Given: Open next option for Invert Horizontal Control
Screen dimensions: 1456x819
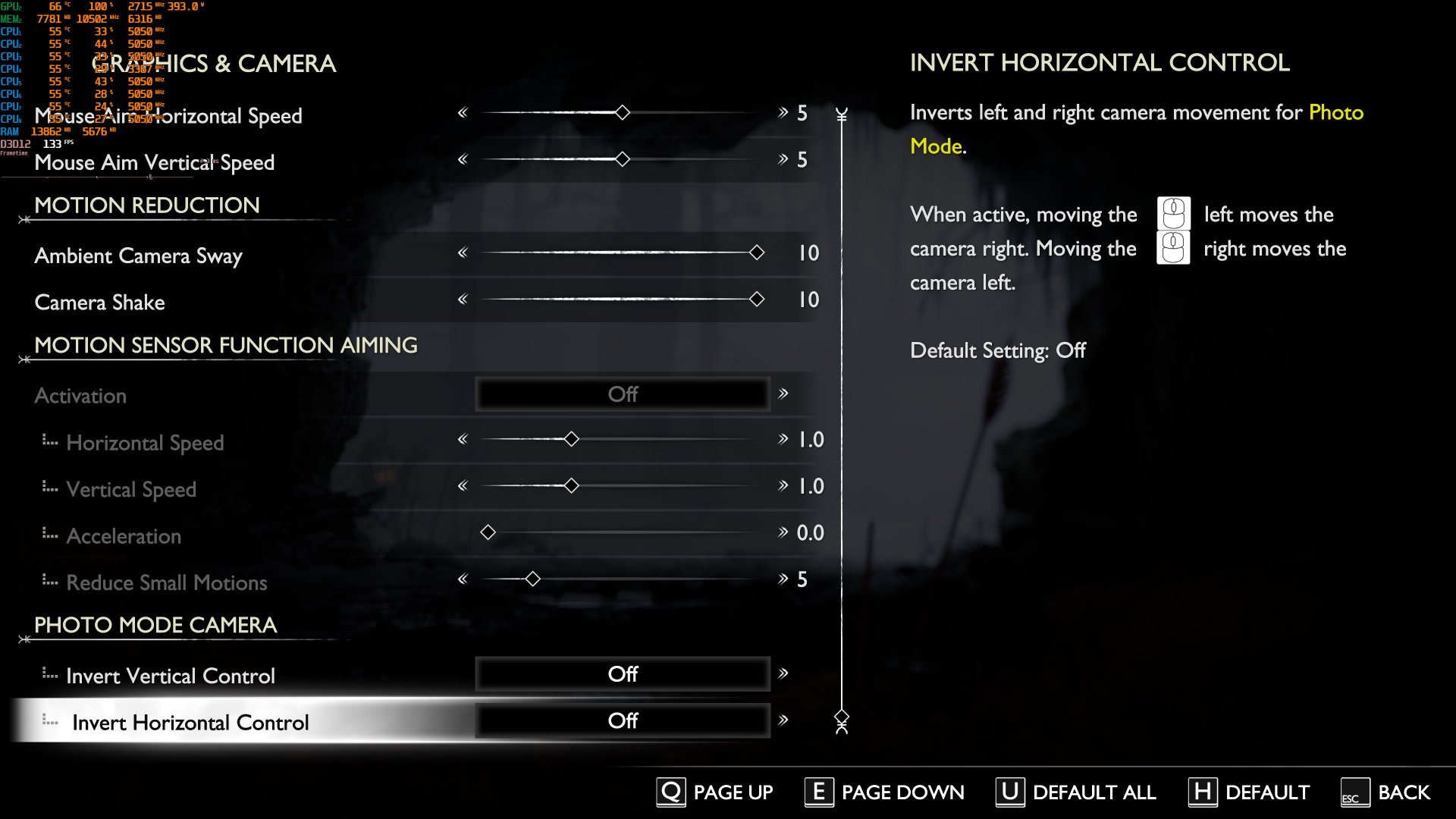Looking at the screenshot, I should click(783, 720).
